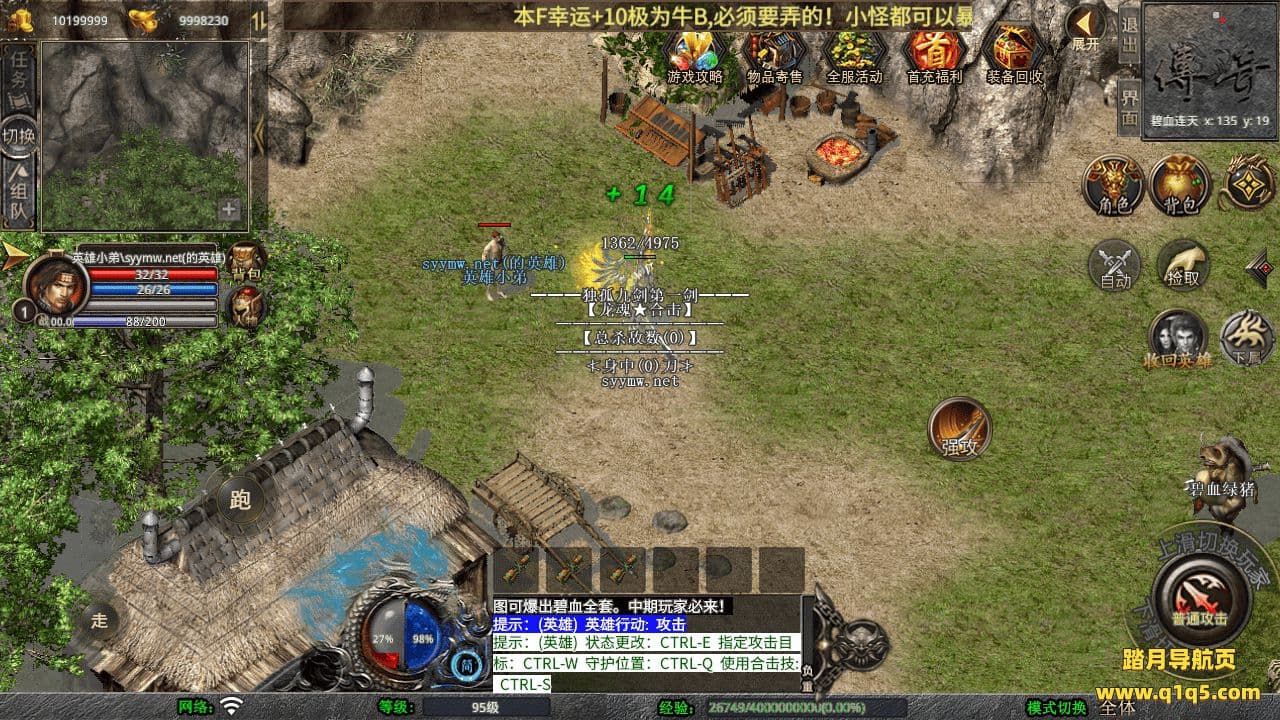Switch movement to 走 walk mode

(99, 620)
